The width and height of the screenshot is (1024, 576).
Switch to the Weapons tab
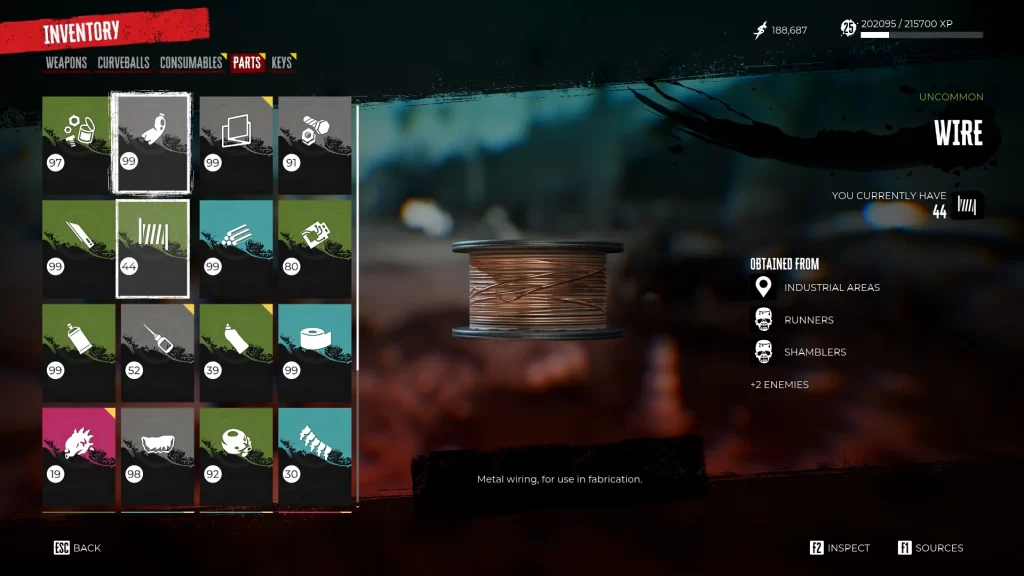(66, 63)
